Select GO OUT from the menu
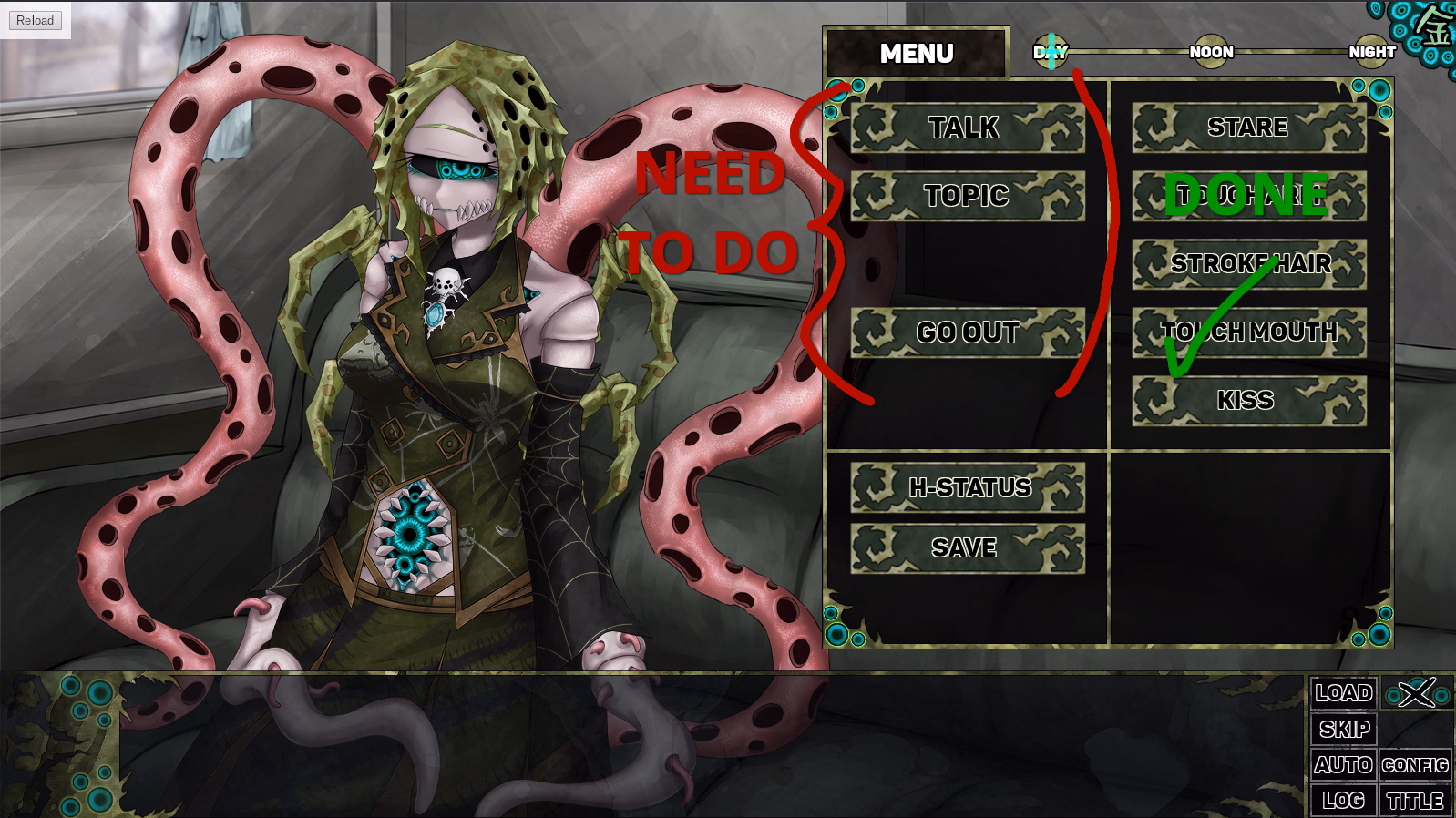The image size is (1456, 818). point(967,332)
